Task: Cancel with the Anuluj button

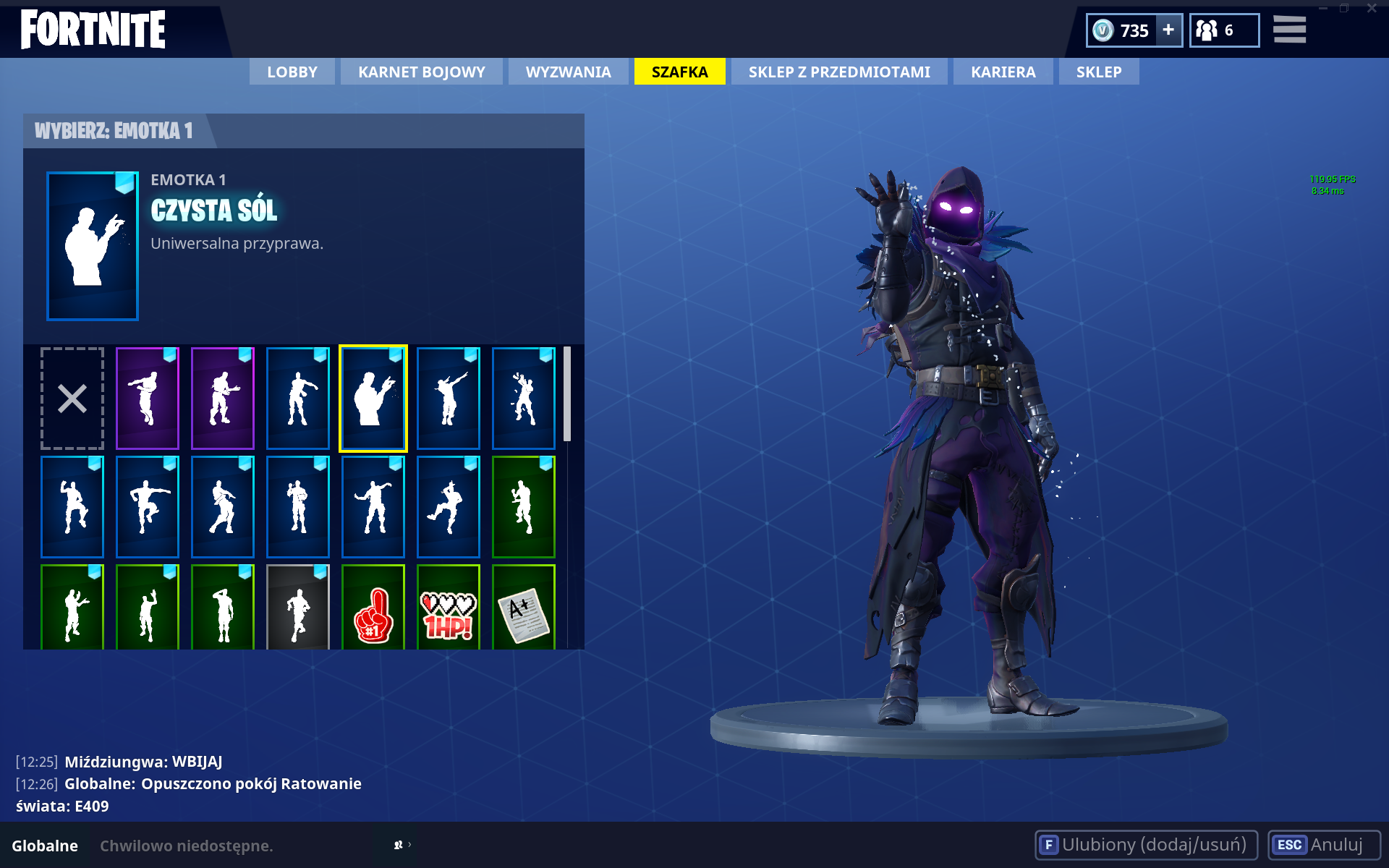Action: (1324, 845)
